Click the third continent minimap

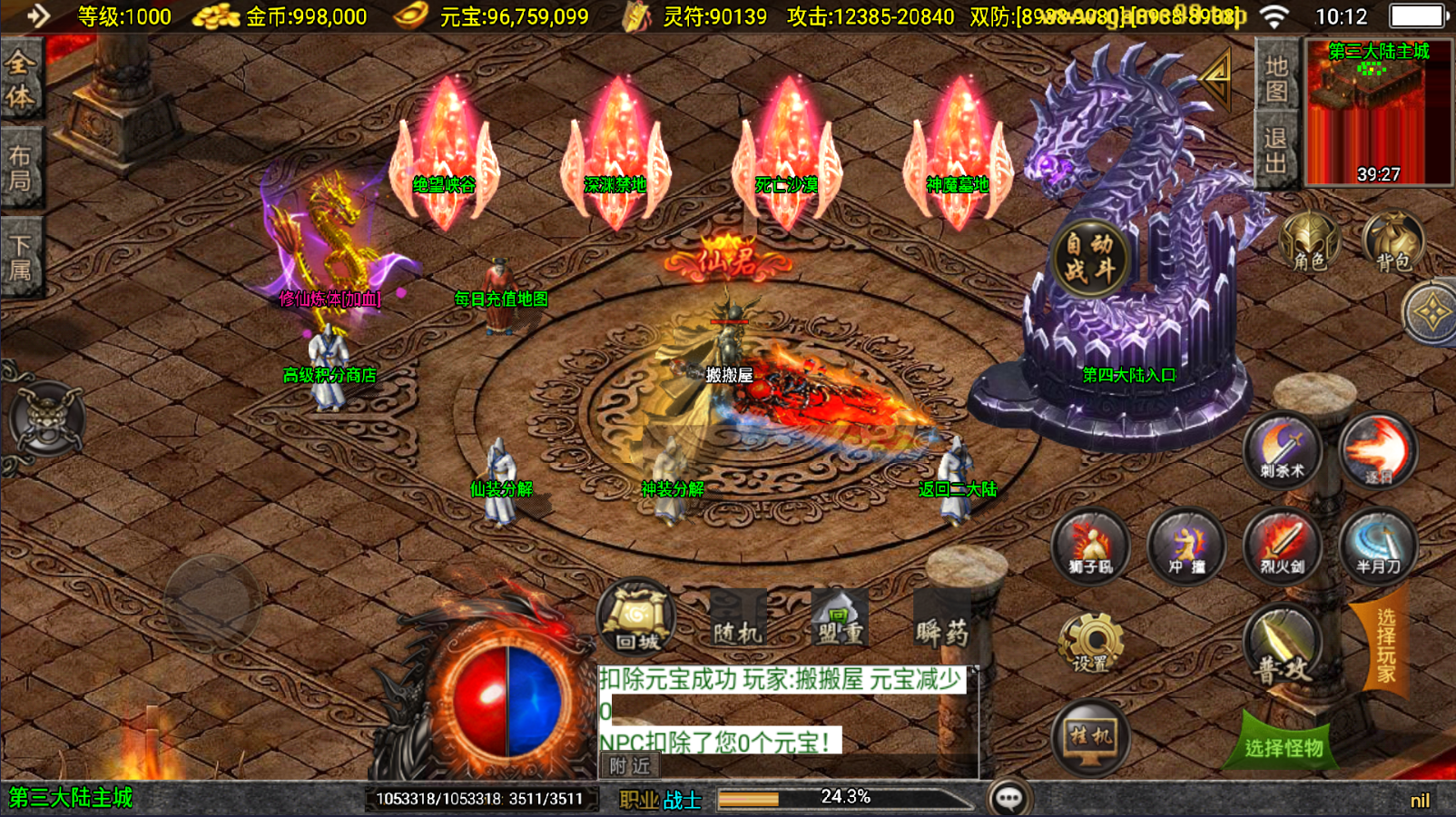(1378, 113)
